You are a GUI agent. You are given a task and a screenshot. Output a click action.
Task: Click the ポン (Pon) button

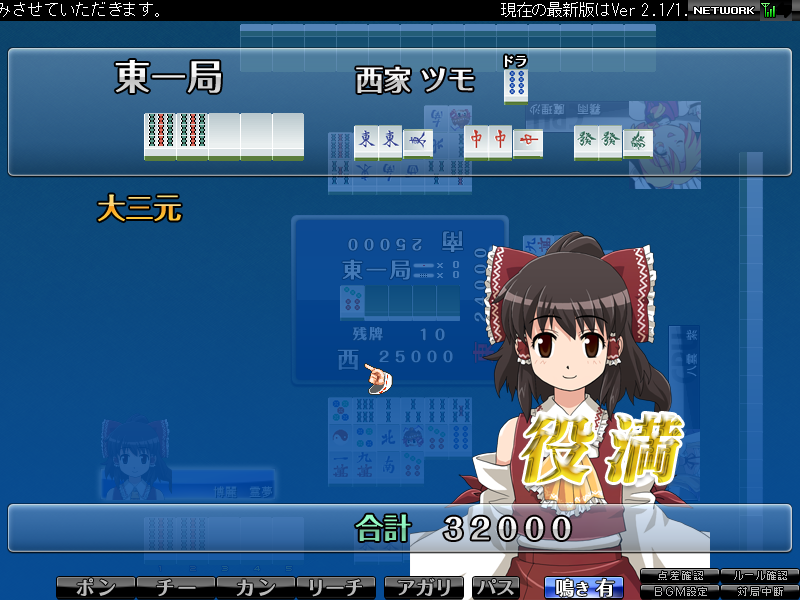click(95, 588)
